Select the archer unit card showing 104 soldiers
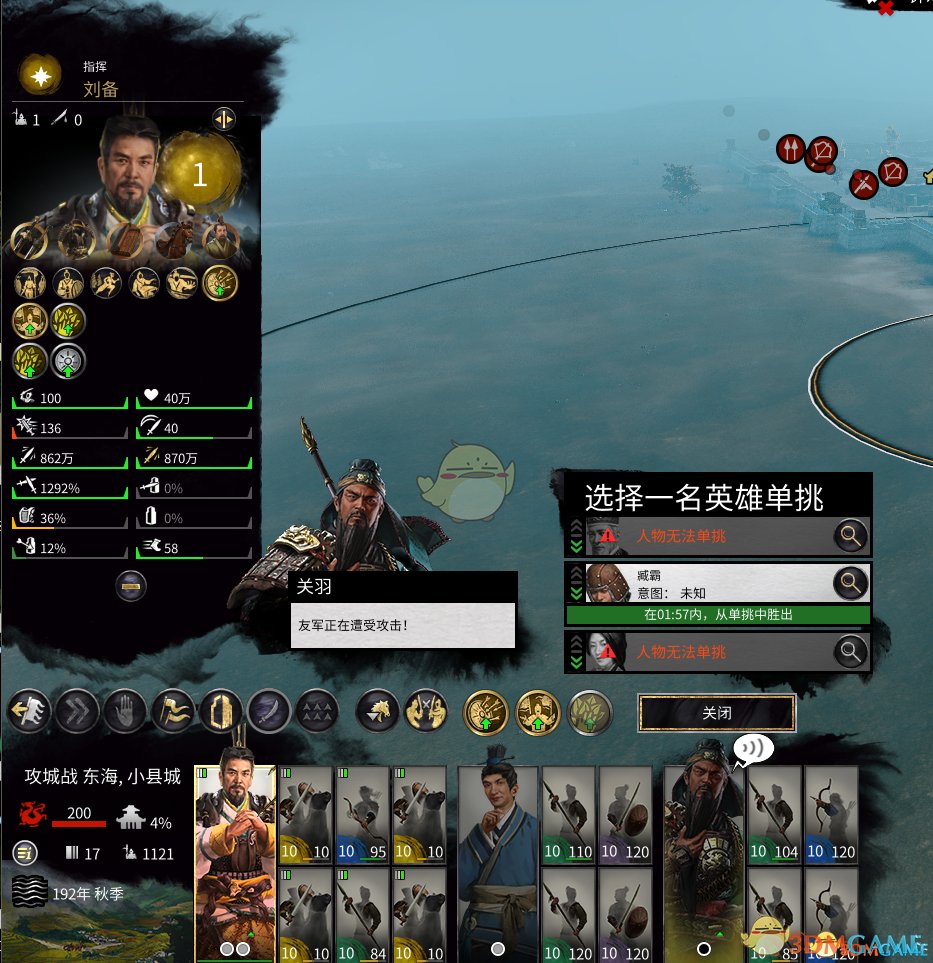Screen dimensions: 933x963 [x=774, y=814]
